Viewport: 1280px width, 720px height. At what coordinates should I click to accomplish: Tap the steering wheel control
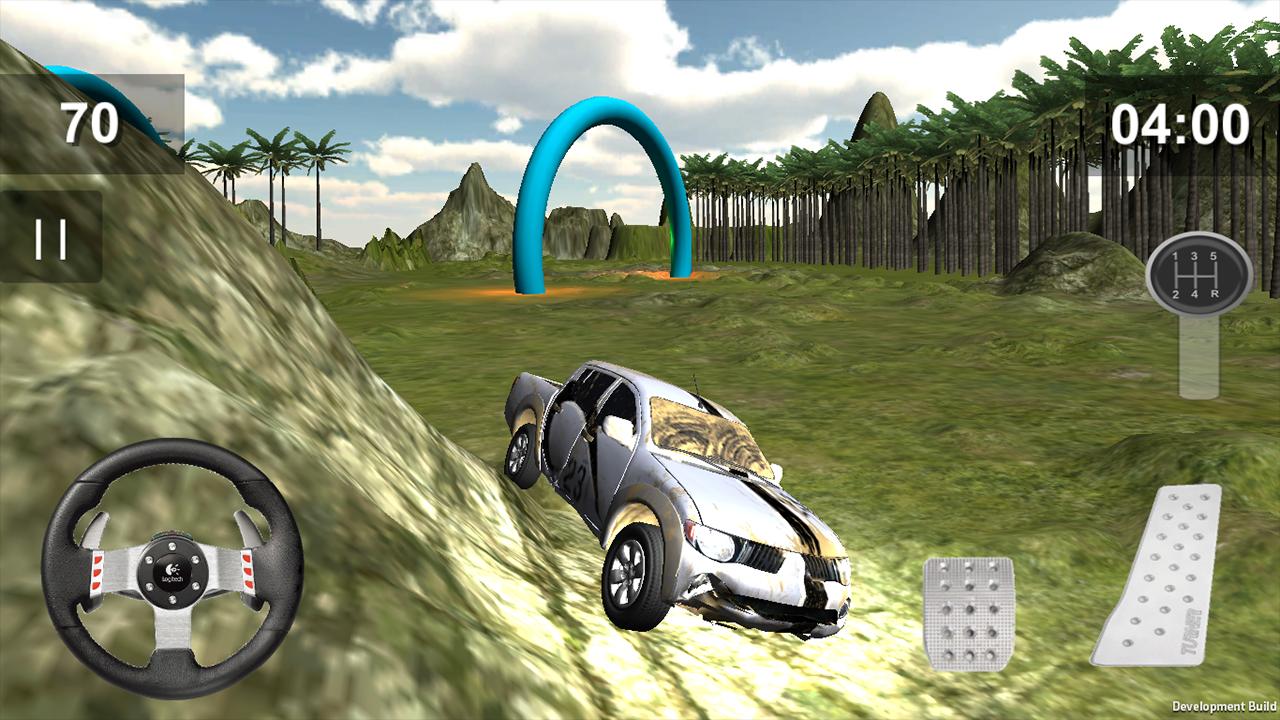coord(172,569)
